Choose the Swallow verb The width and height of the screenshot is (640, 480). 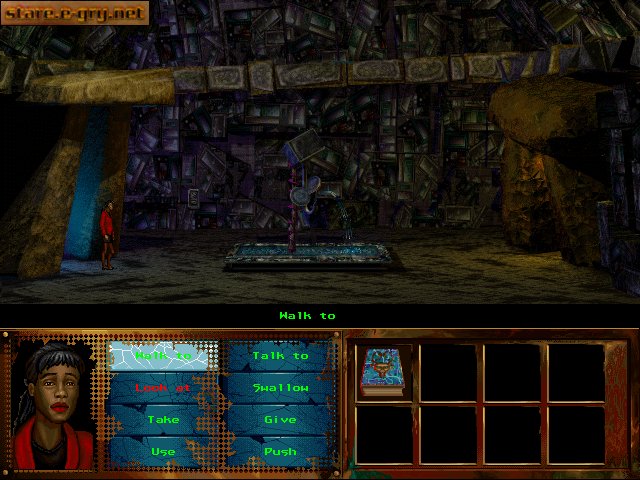[280, 388]
